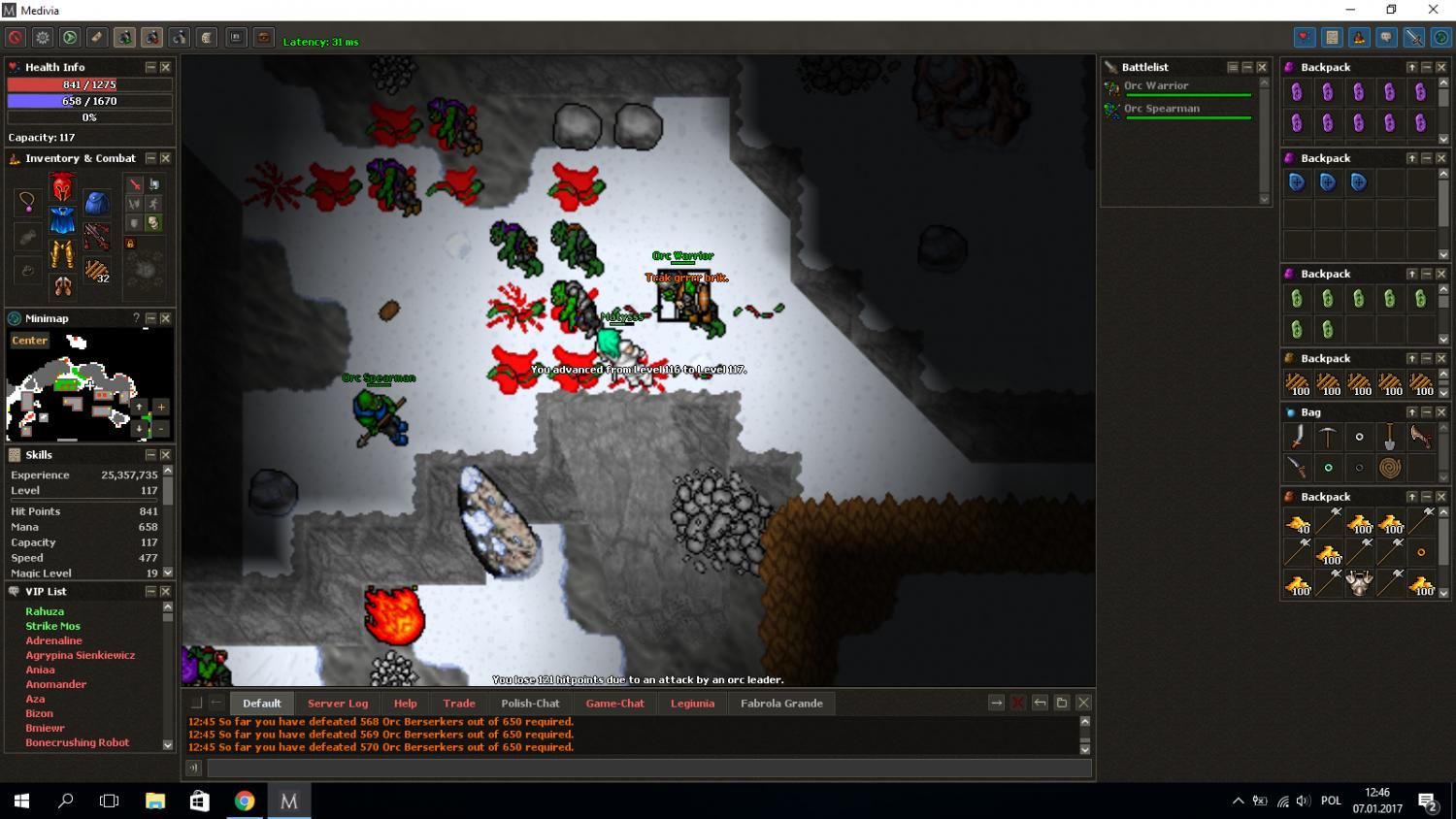
Task: Close the Health Info panel
Action: click(165, 67)
